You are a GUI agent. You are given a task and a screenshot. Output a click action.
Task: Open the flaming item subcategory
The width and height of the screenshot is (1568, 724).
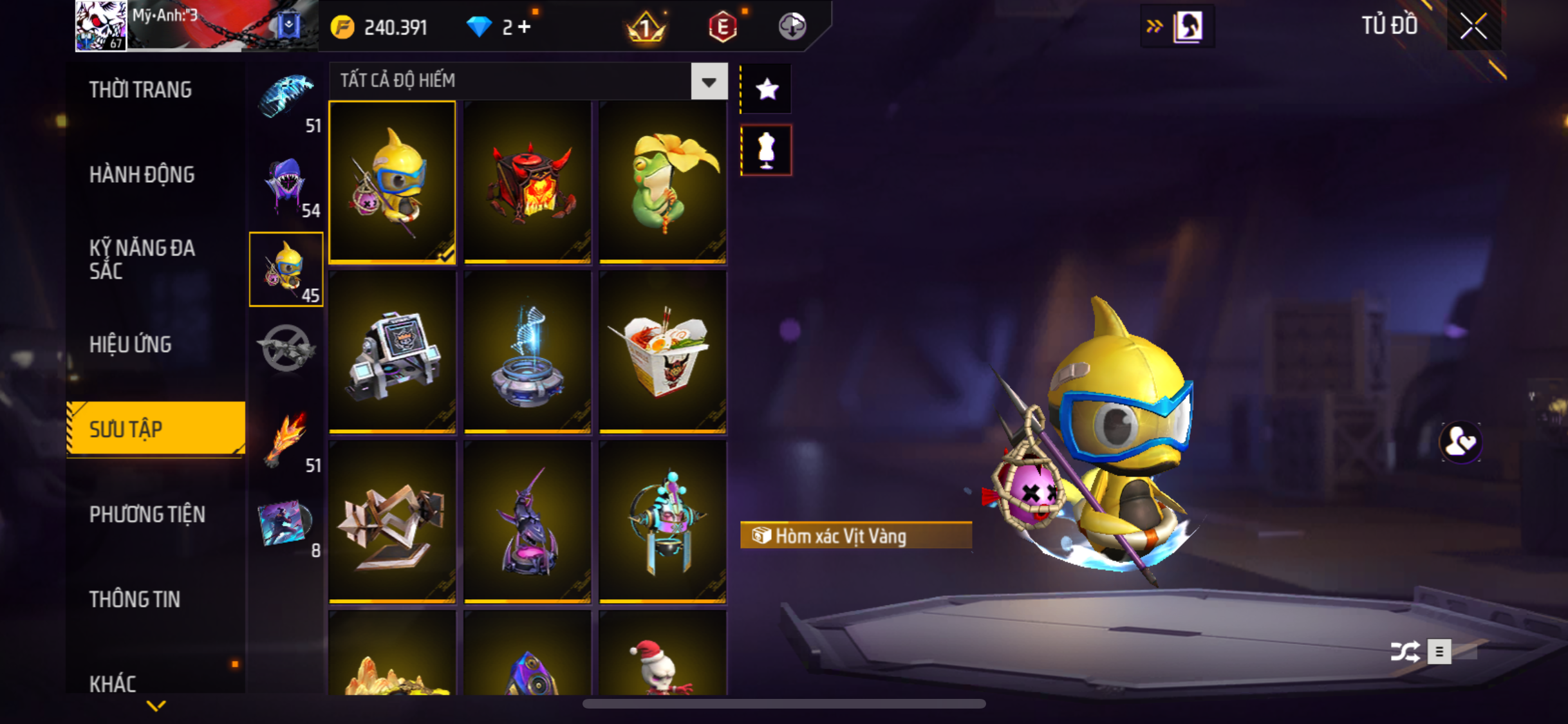pyautogui.click(x=286, y=440)
